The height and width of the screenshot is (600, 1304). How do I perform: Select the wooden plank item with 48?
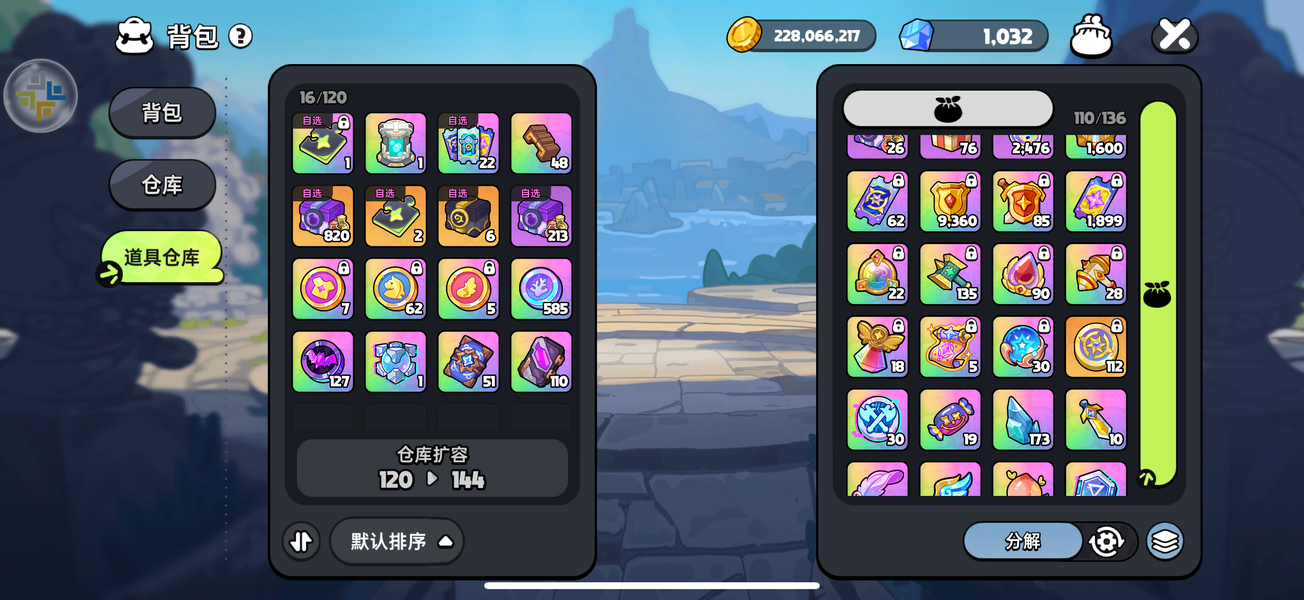click(x=541, y=143)
